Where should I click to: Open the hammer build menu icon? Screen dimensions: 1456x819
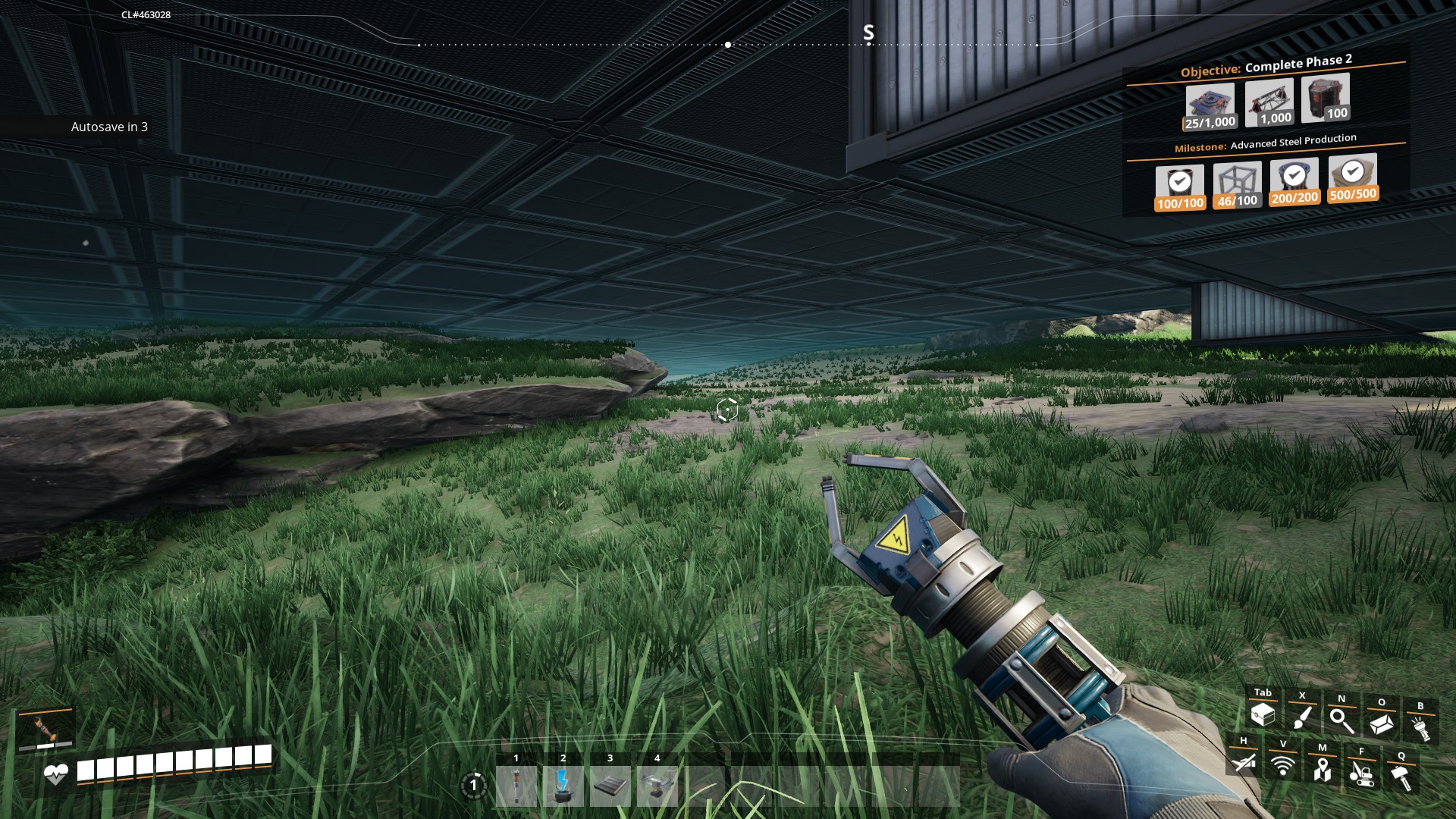[1401, 776]
